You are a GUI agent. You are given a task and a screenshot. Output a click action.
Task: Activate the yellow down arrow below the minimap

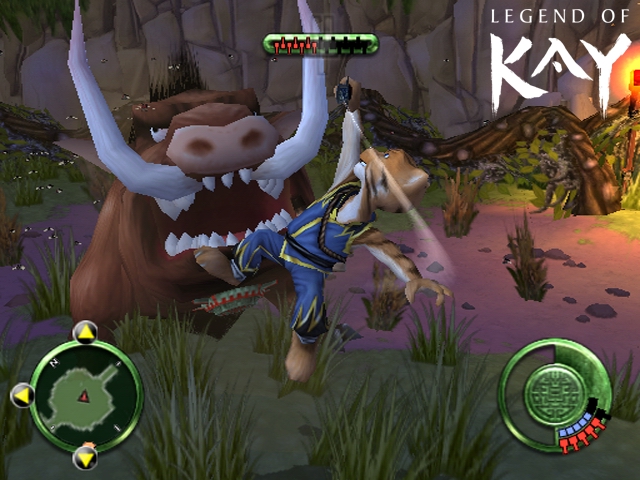86,458
